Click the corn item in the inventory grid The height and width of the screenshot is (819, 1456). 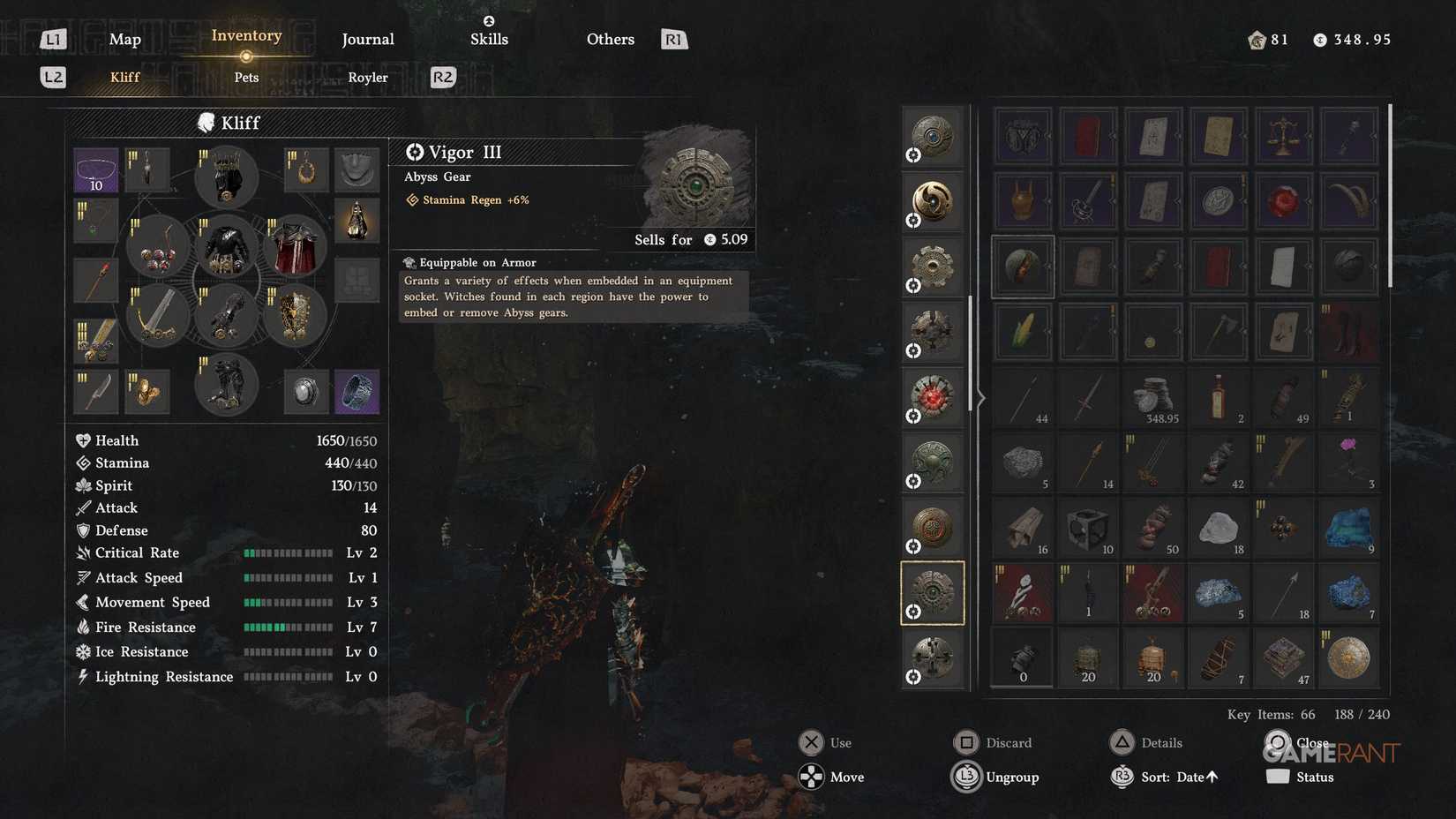pos(1022,332)
